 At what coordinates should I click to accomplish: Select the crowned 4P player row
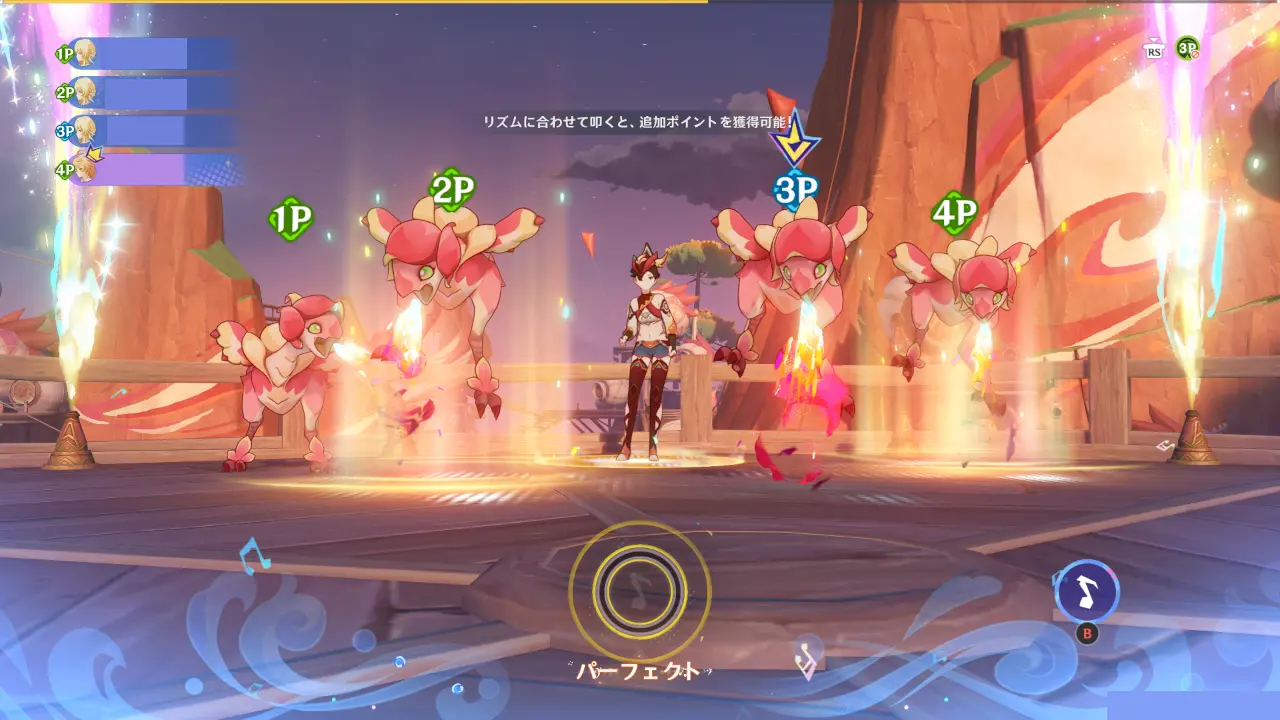(x=150, y=170)
